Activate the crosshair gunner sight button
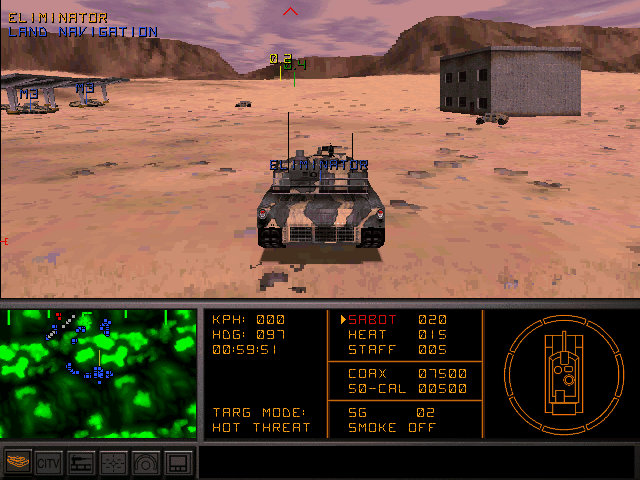 (113, 463)
